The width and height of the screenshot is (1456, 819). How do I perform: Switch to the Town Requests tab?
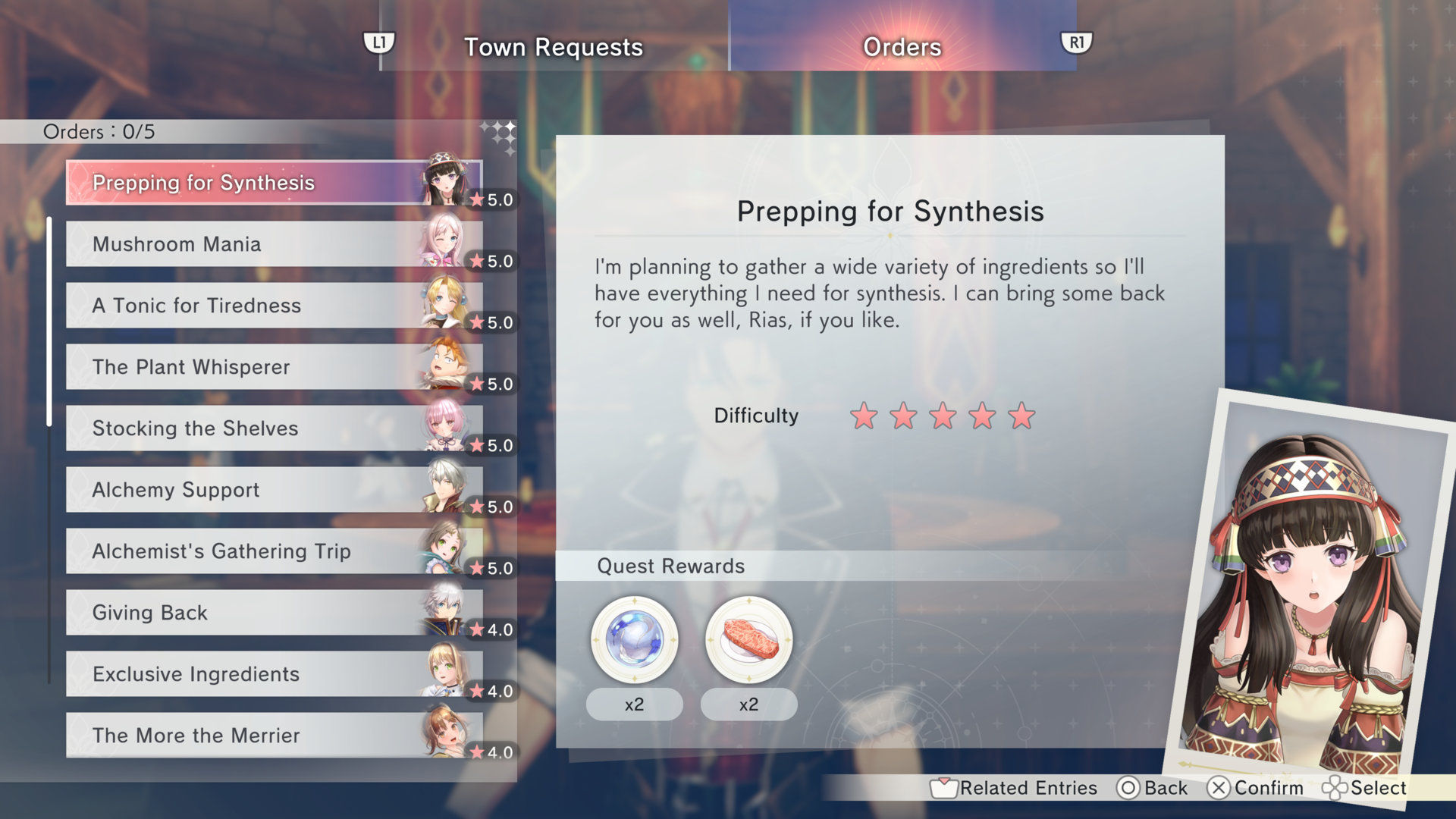tap(553, 47)
